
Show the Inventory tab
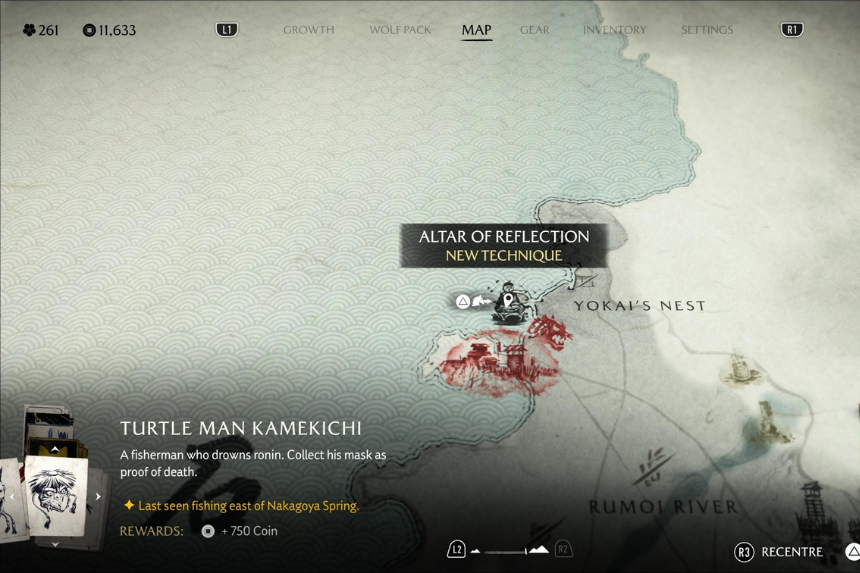[615, 30]
